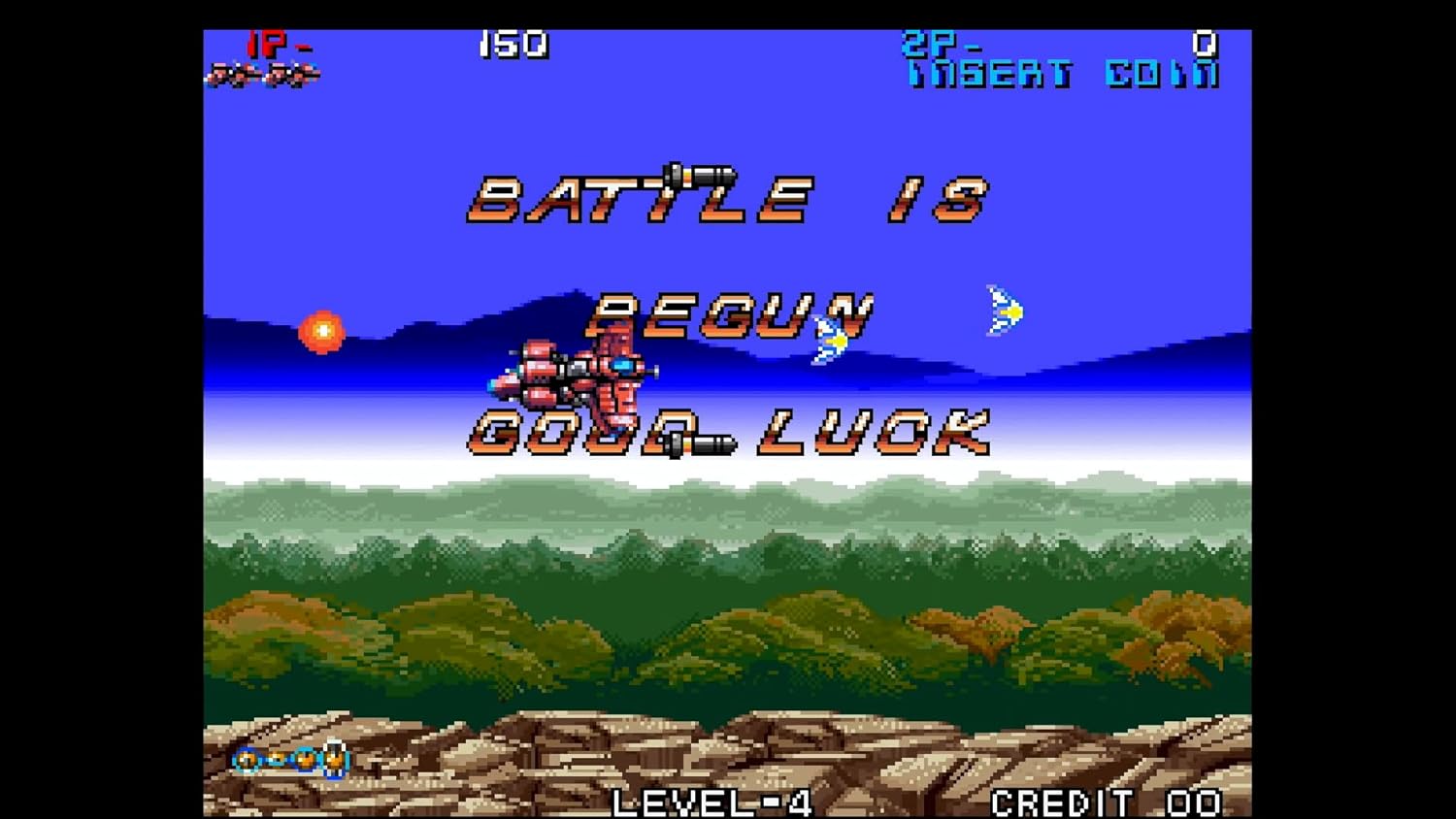Click the first blue power orb indicator
Image resolution: width=1456 pixels, height=819 pixels.
click(247, 761)
